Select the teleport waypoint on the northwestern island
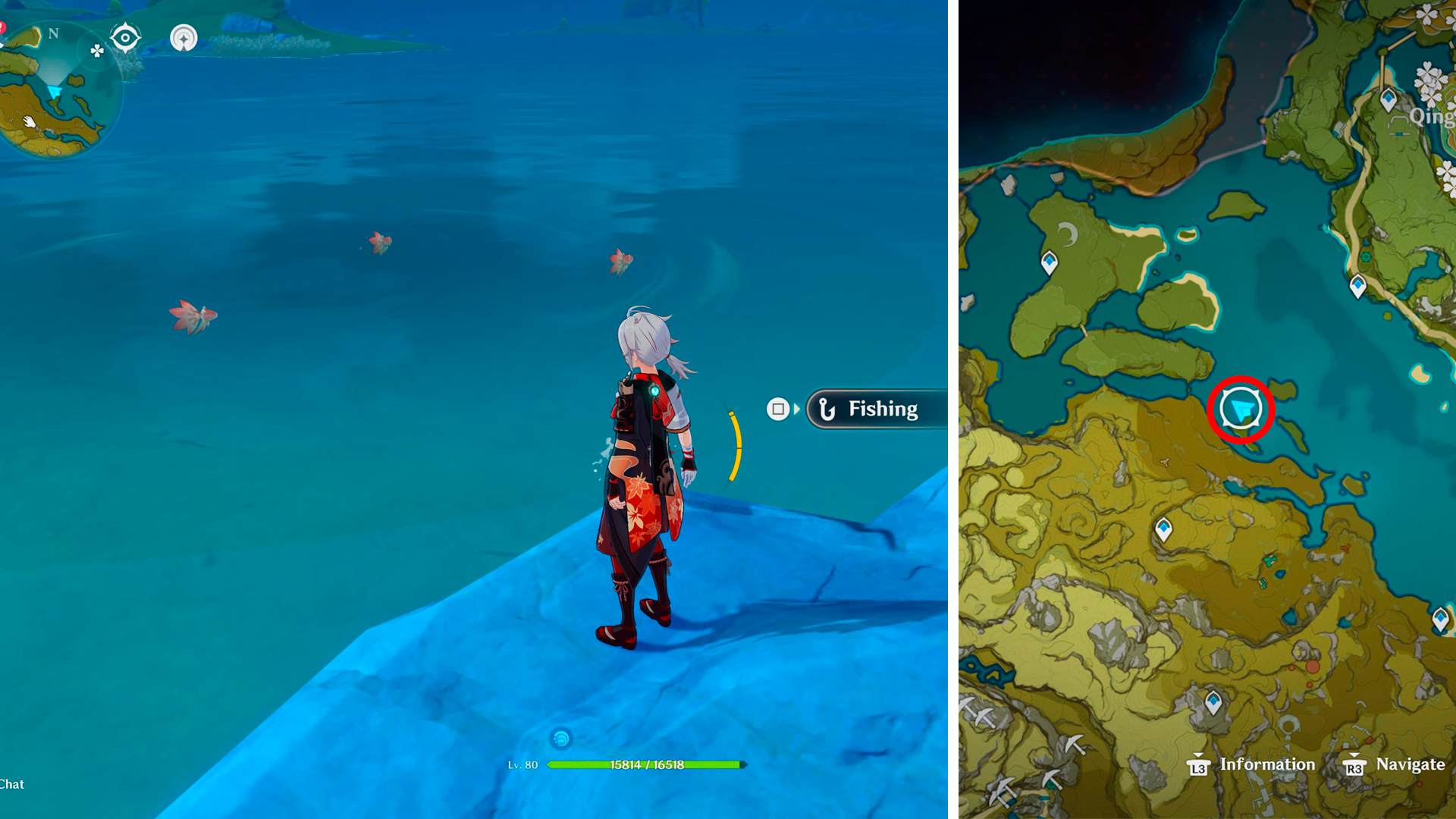Viewport: 1456px width, 819px height. (x=1049, y=263)
